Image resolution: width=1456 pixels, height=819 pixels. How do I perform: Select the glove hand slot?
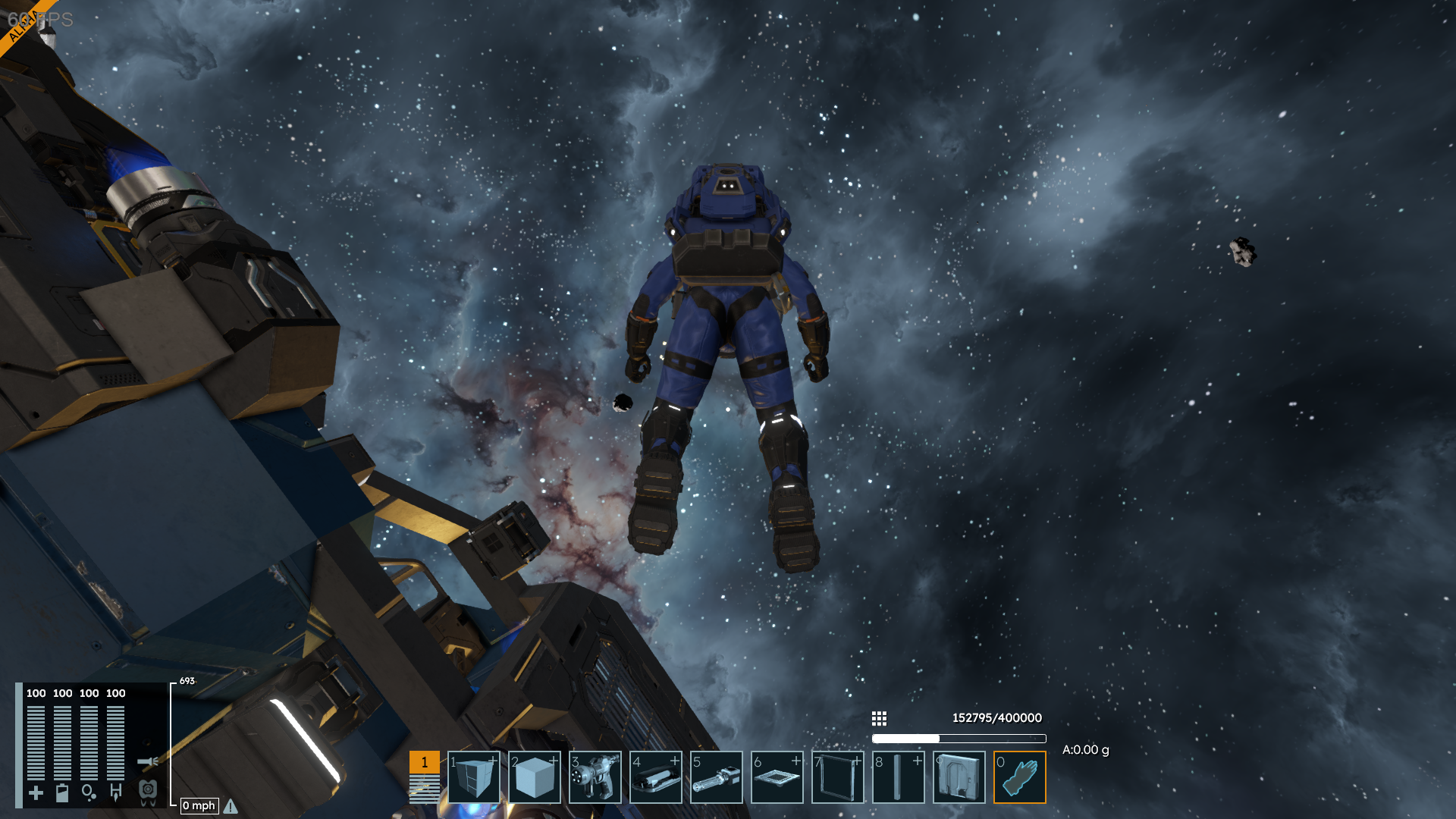[1020, 777]
